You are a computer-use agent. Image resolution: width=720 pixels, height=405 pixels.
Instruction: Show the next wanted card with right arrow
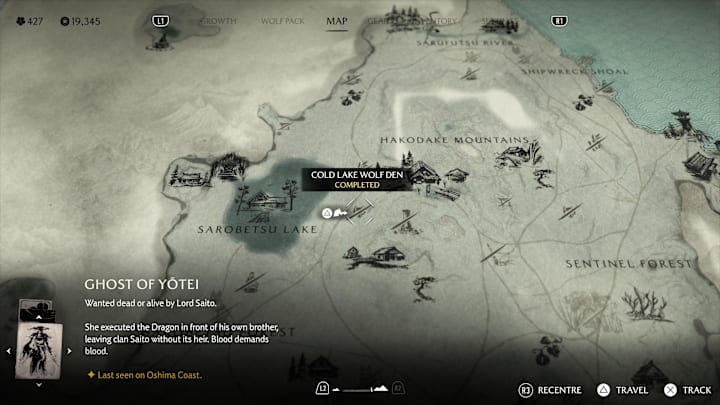70,351
